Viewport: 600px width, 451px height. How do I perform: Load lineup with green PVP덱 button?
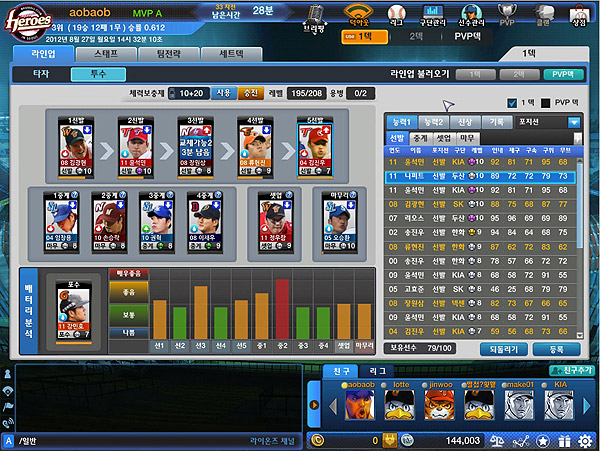pyautogui.click(x=562, y=74)
